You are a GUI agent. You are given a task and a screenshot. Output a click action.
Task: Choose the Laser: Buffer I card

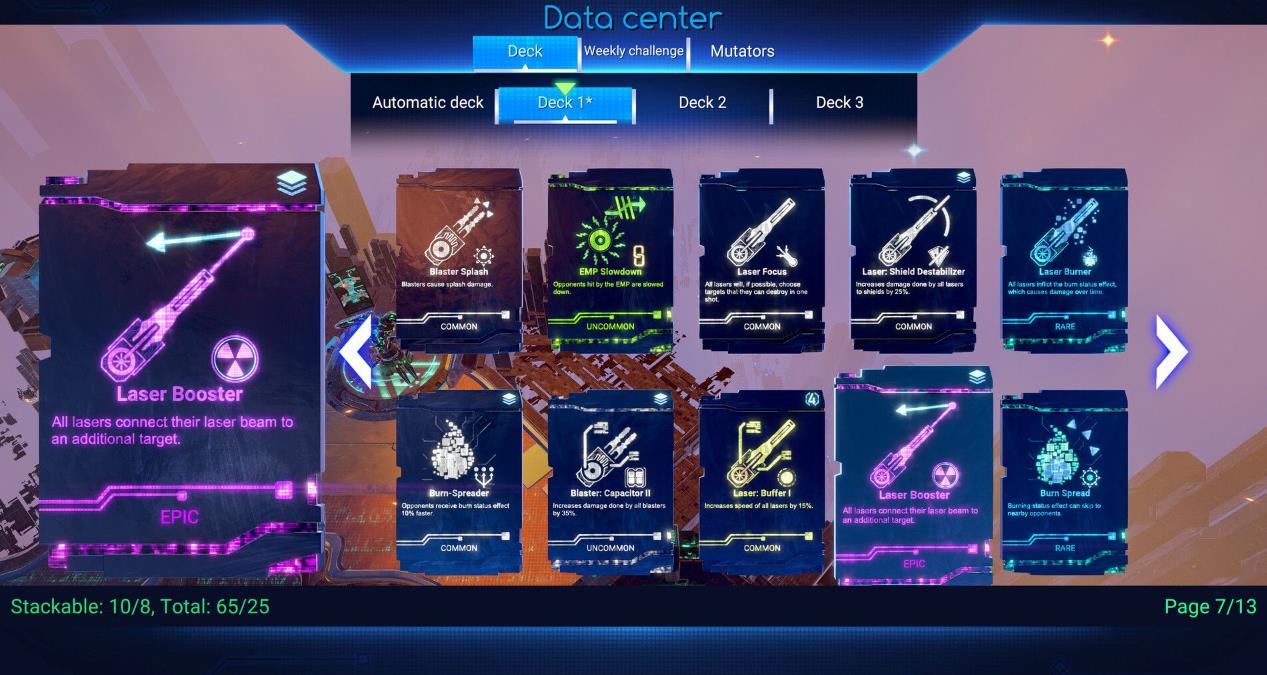click(762, 480)
